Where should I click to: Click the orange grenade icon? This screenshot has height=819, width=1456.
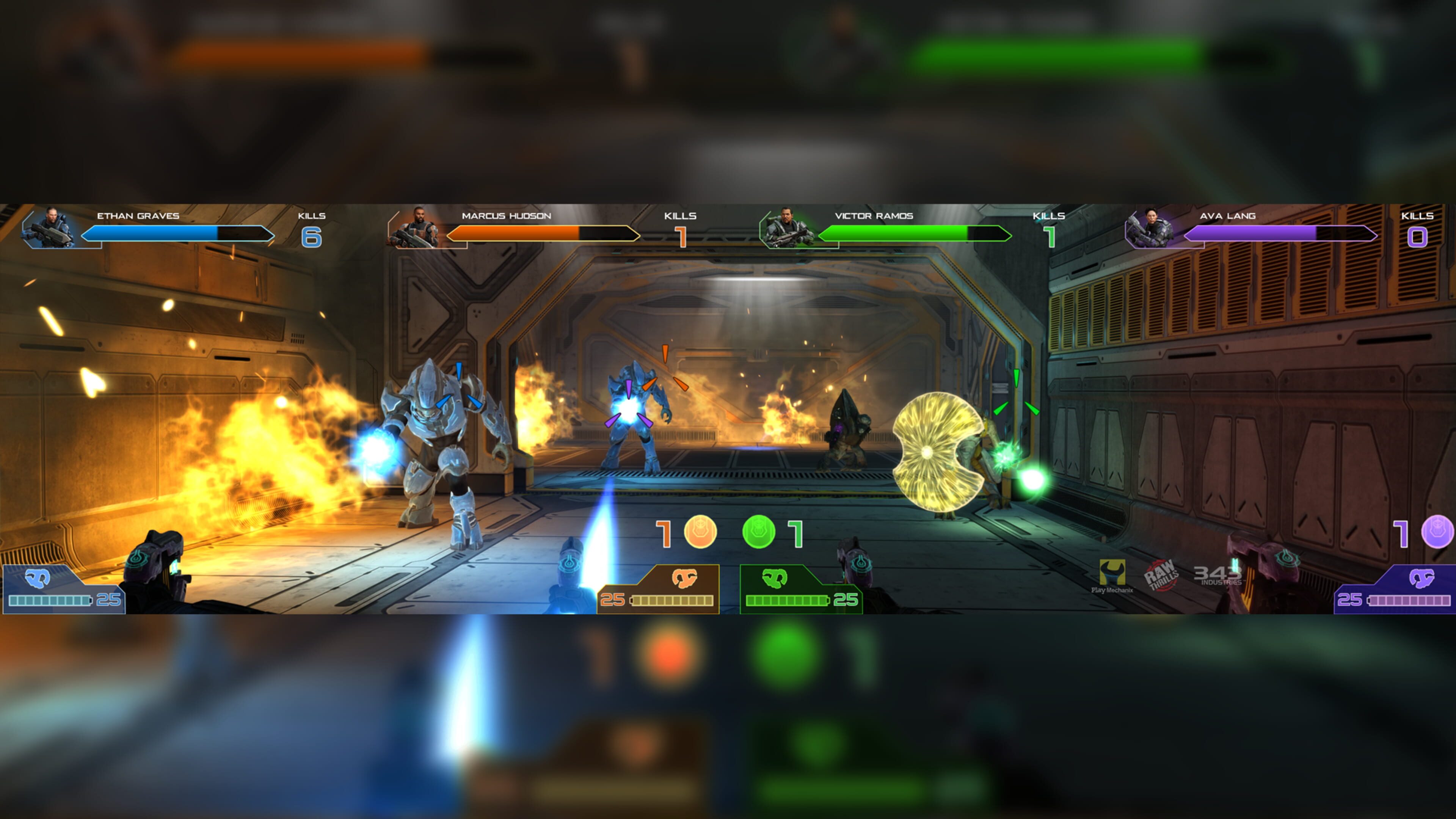[700, 532]
